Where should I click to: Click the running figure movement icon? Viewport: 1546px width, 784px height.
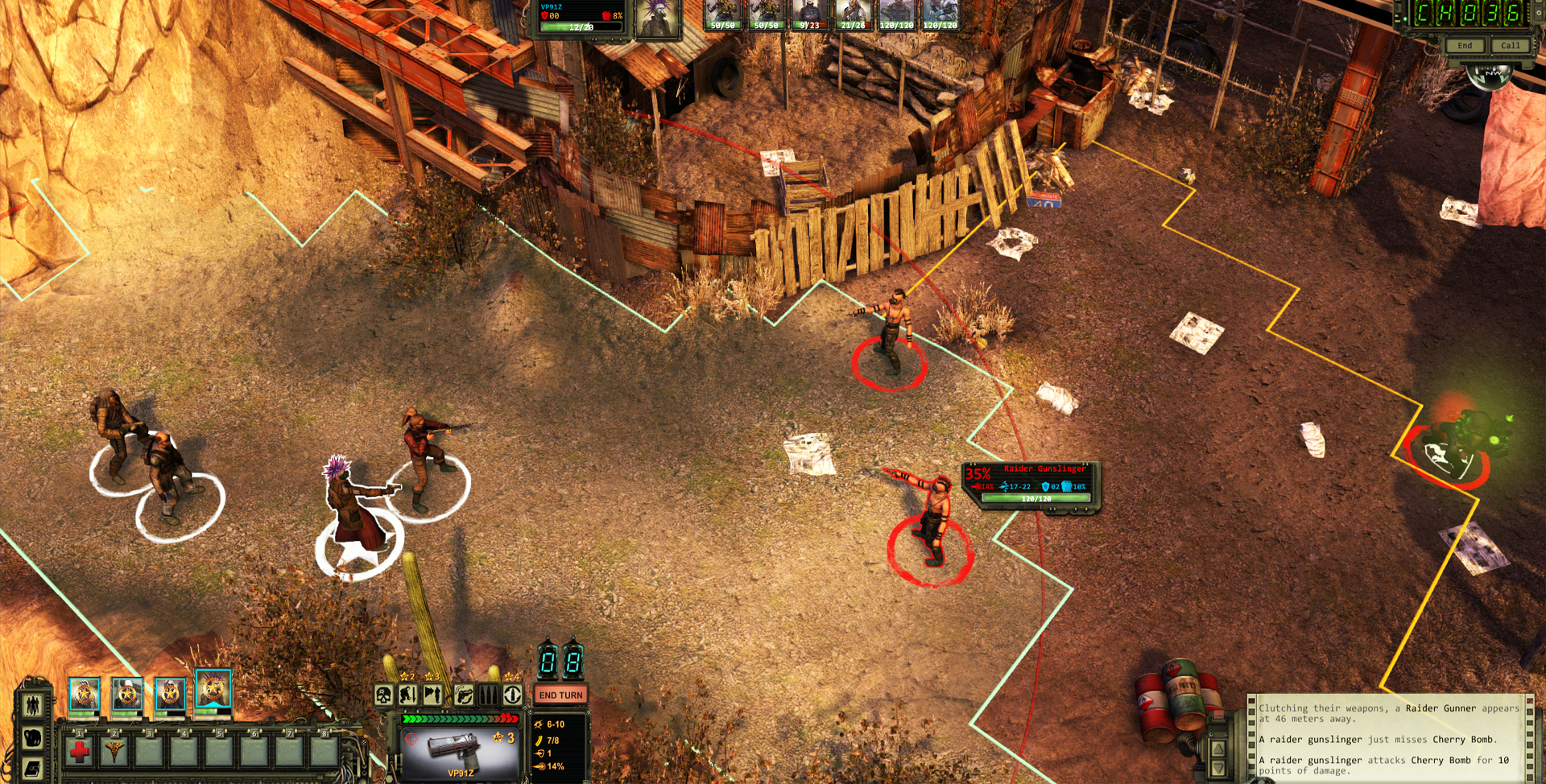tap(432, 695)
